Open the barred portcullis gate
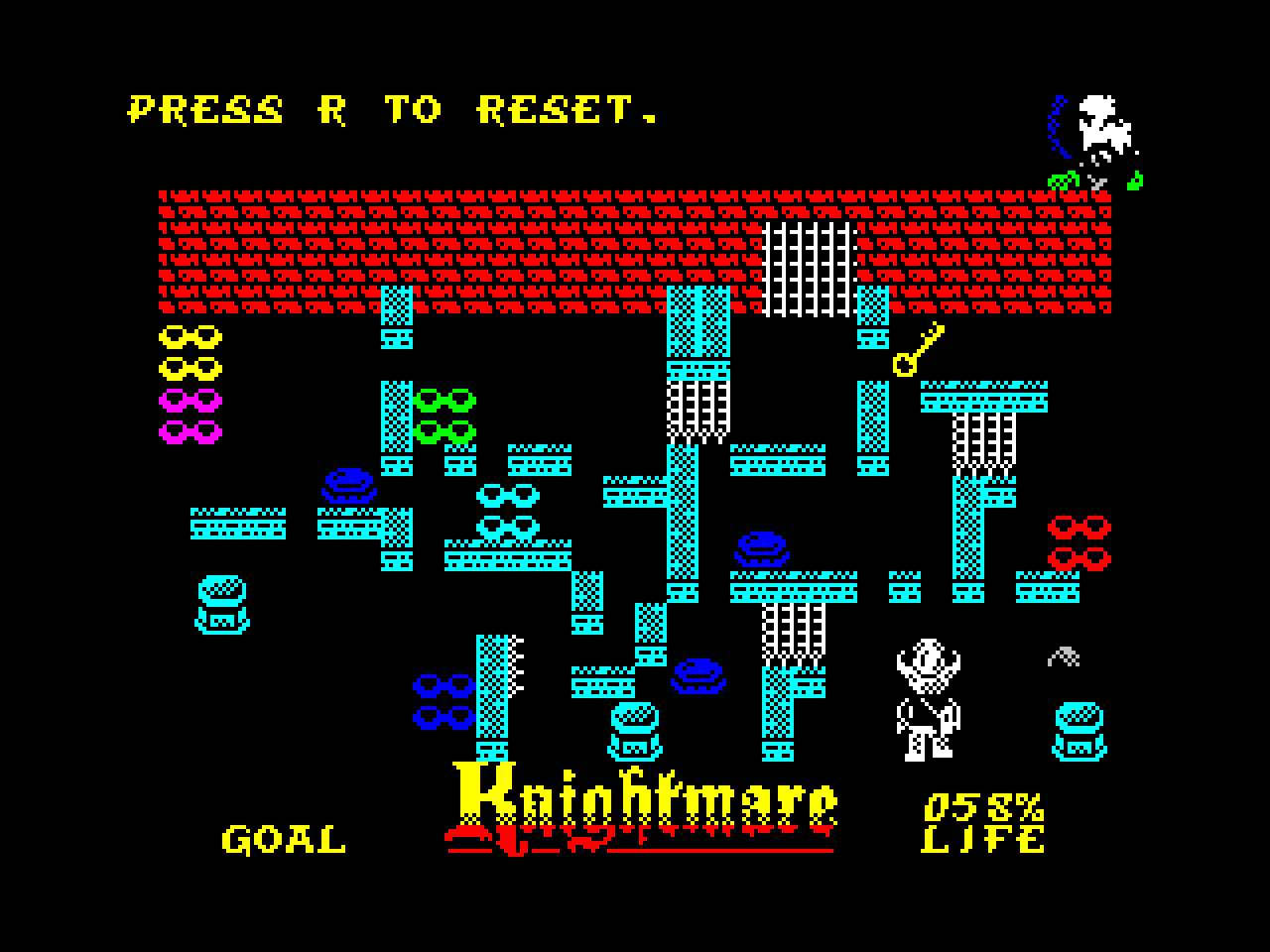 pyautogui.click(x=809, y=270)
